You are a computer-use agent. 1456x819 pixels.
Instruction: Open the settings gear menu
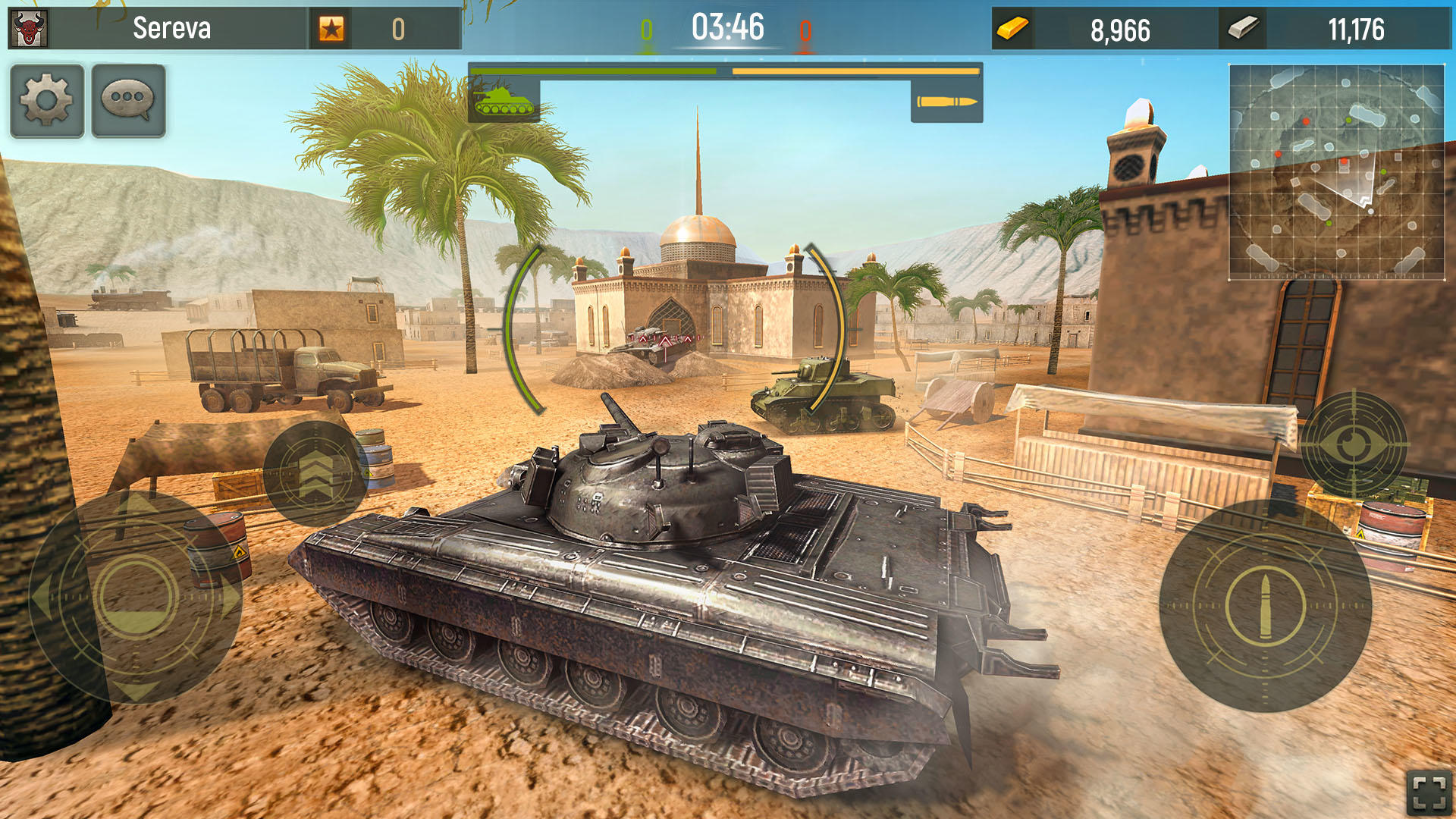tap(47, 100)
